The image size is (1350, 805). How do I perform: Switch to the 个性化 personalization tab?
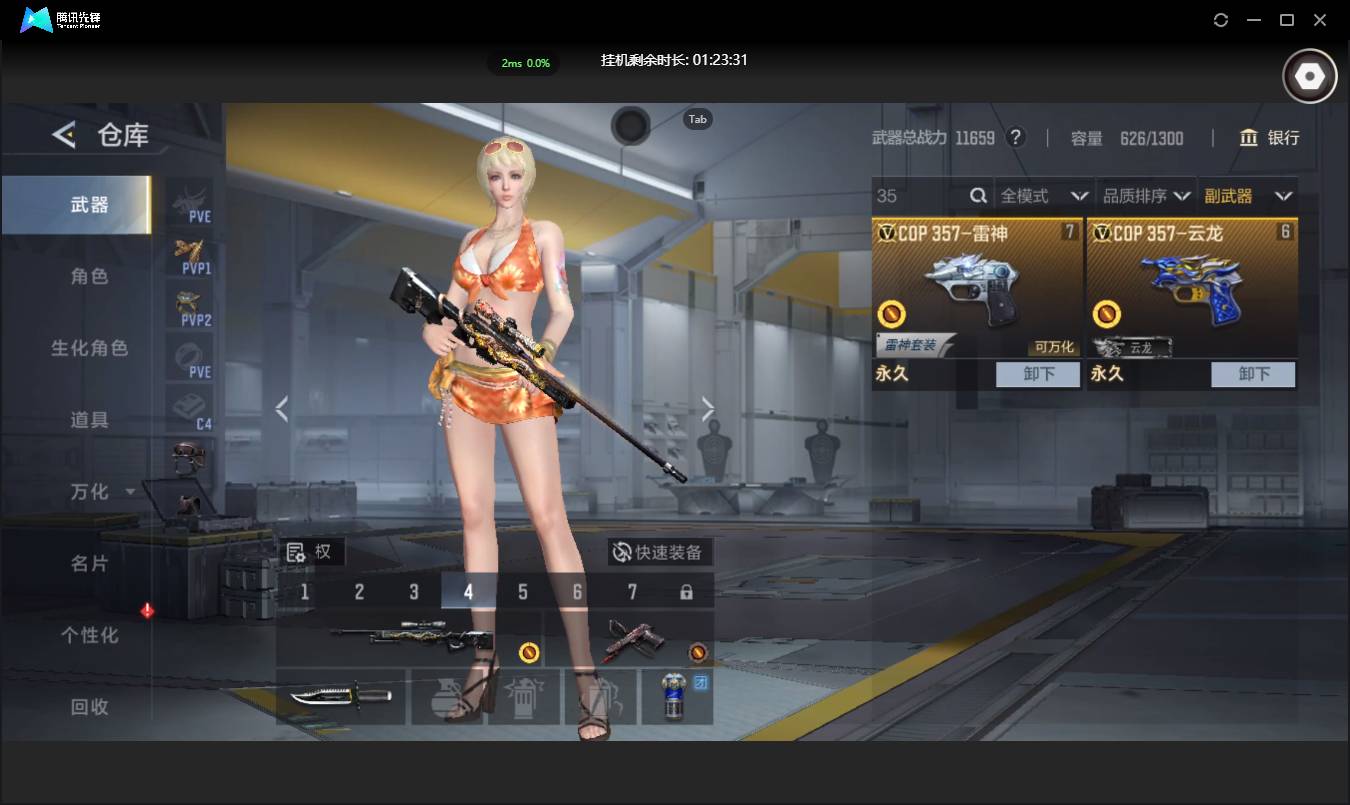point(89,636)
